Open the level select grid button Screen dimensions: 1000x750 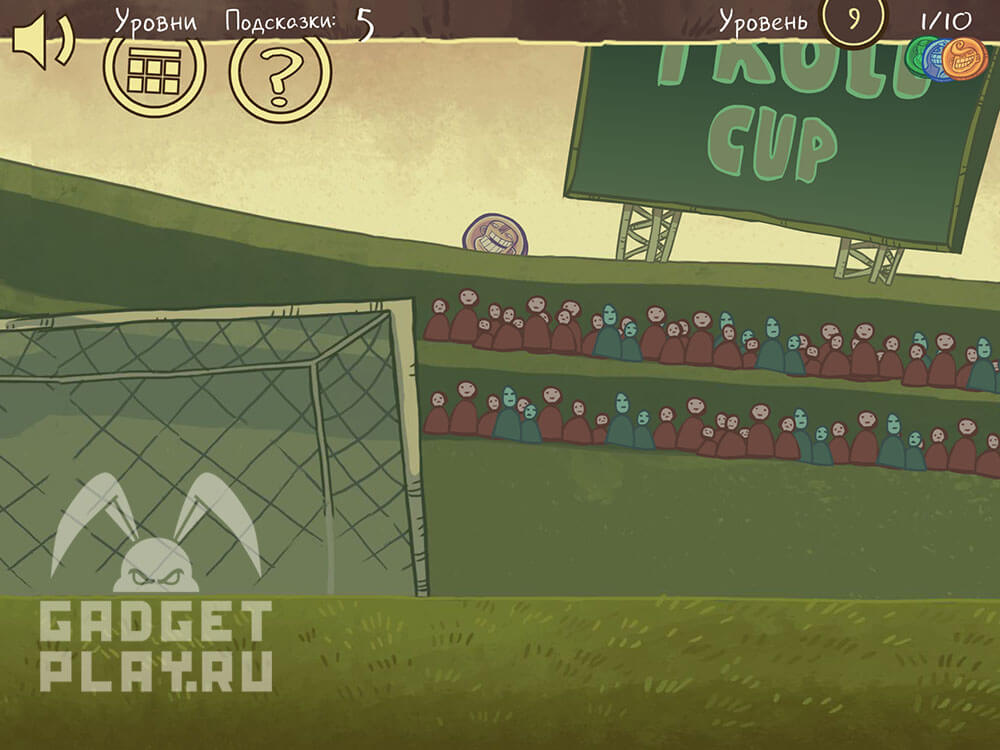click(x=154, y=70)
